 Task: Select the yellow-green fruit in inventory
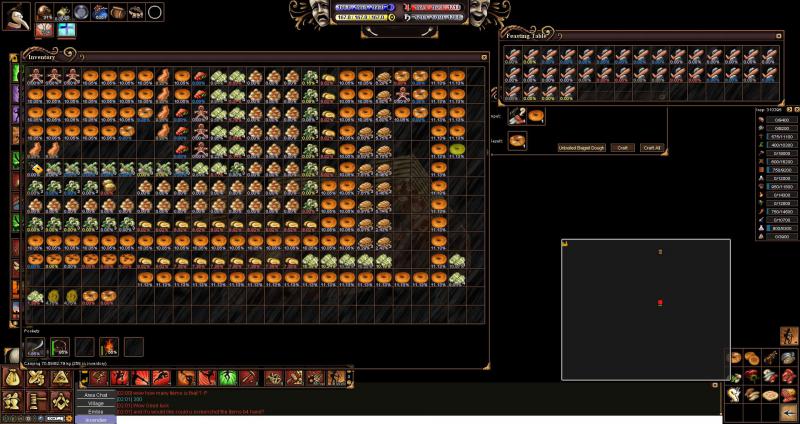(457, 148)
